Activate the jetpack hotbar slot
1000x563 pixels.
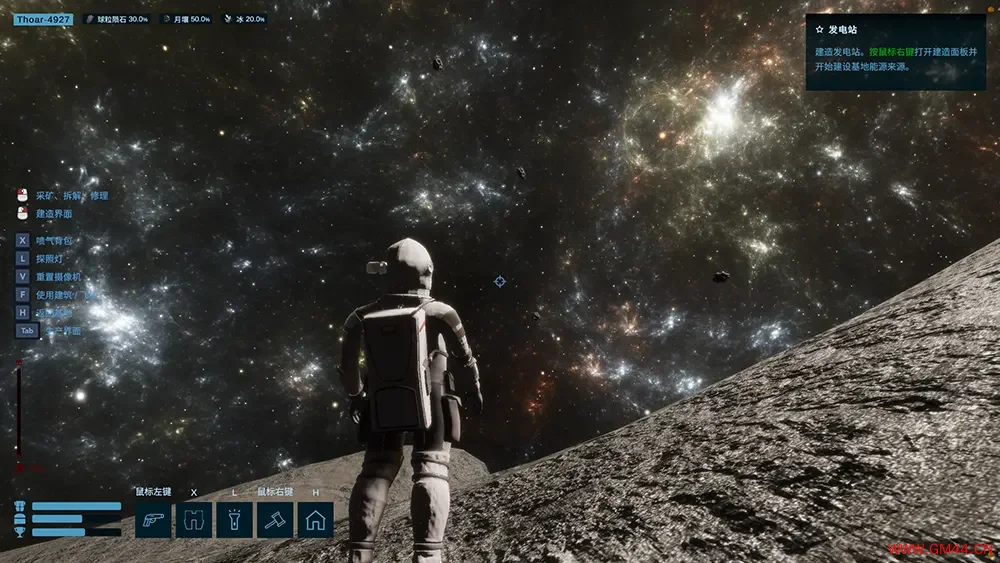click(194, 520)
